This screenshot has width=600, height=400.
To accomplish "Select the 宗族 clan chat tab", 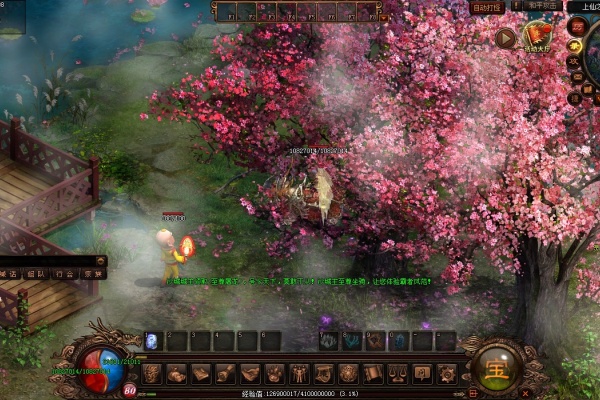I will [92, 273].
